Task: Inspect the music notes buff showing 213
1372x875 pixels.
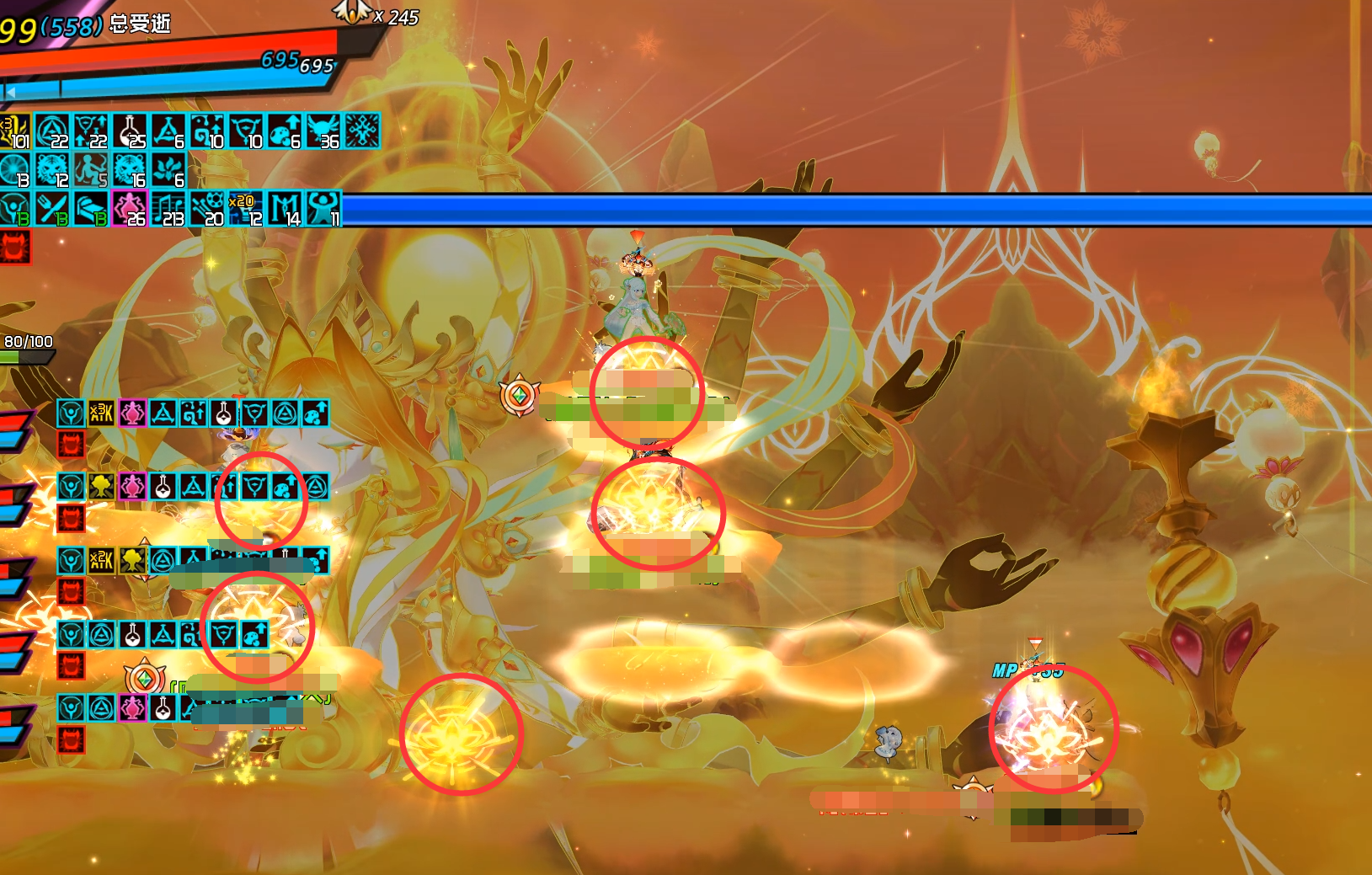Action: (168, 209)
